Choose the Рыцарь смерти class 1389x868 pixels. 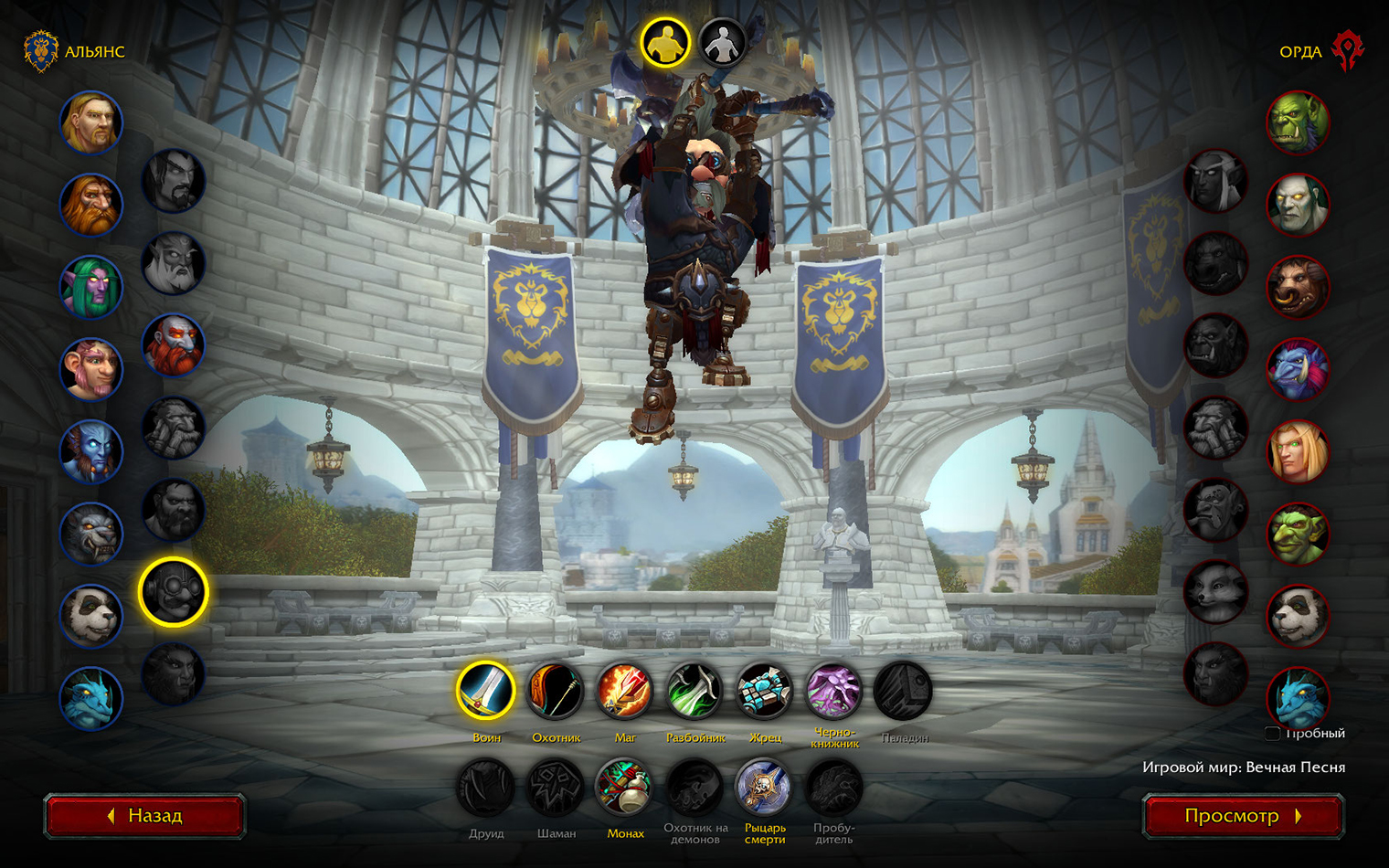[764, 788]
